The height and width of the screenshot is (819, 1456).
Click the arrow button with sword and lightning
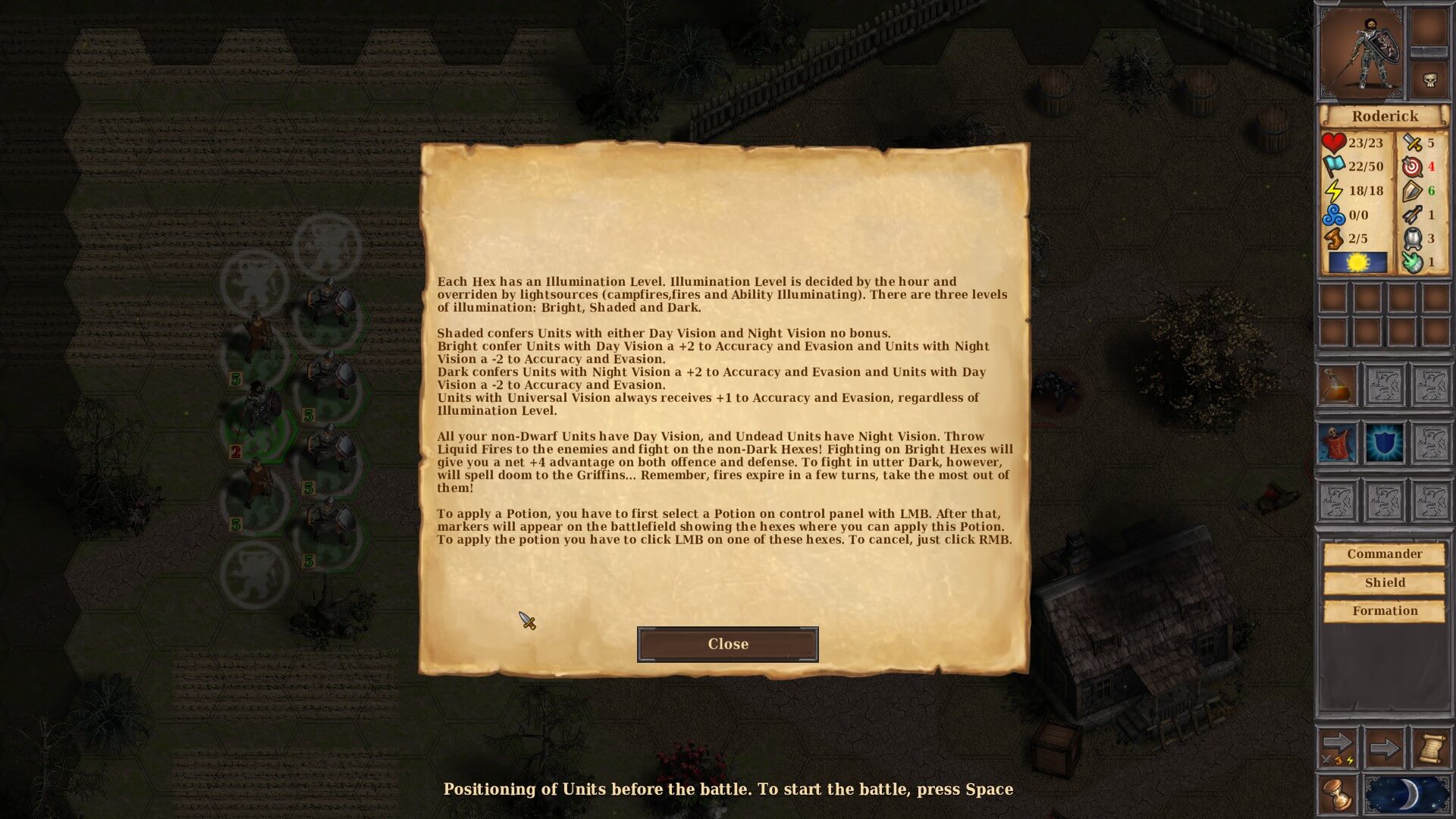coord(1338,748)
